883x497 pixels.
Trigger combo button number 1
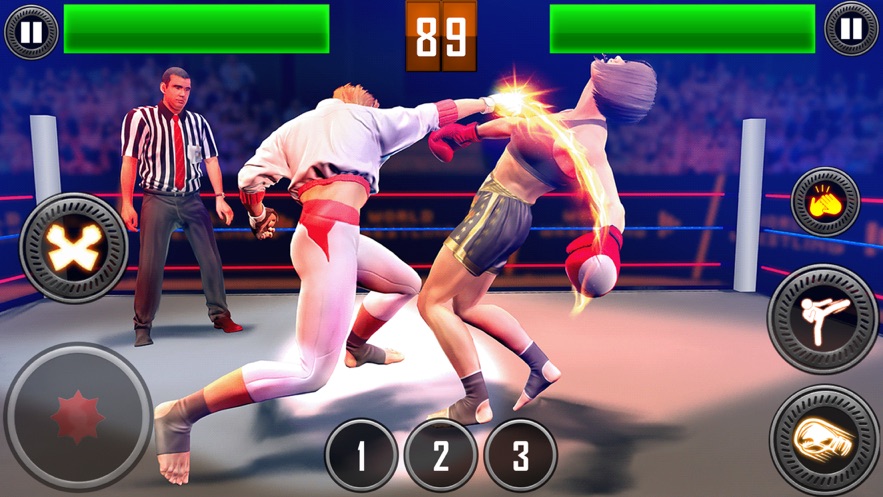coord(361,455)
